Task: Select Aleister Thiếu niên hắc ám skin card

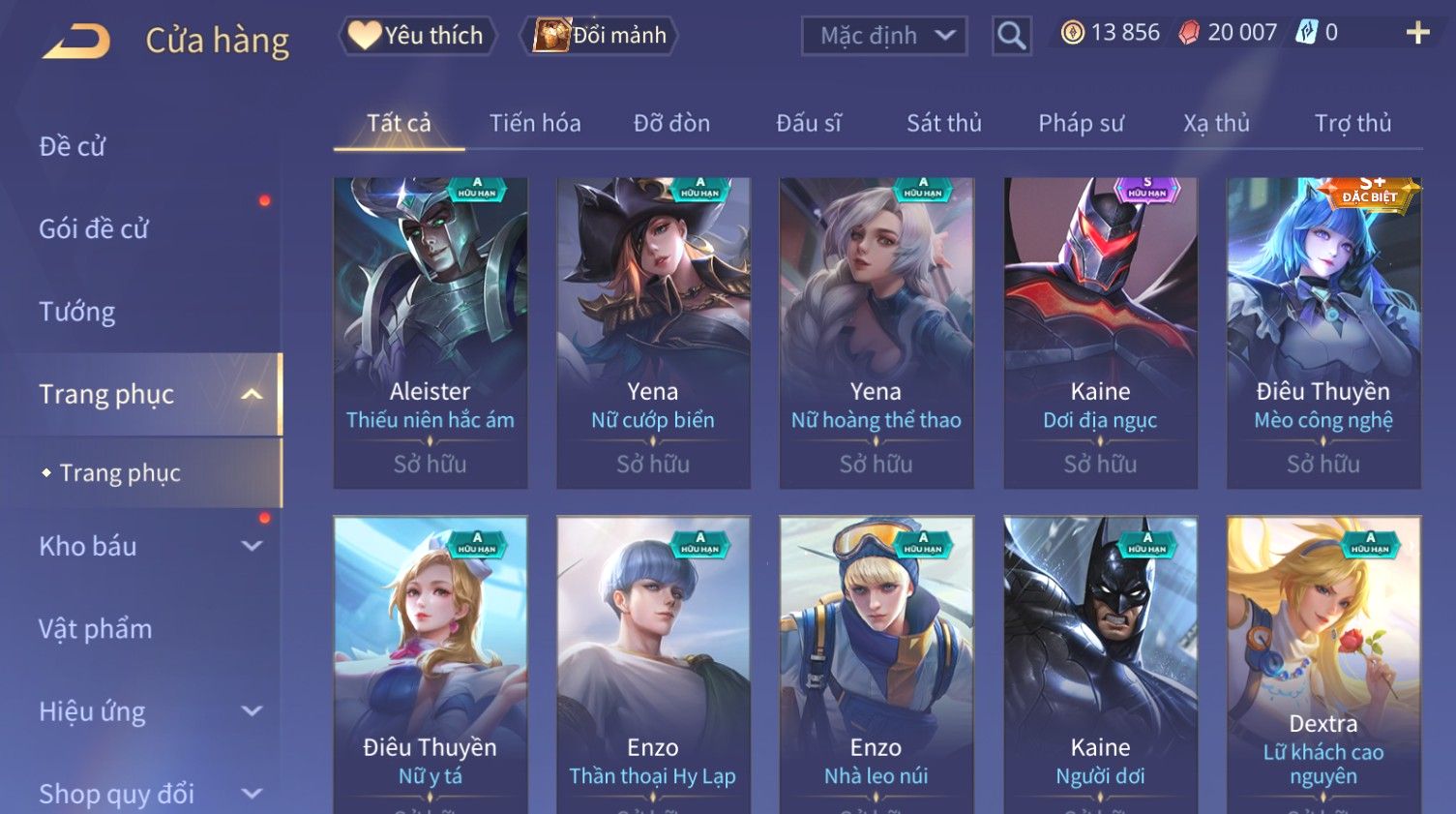Action: 431,332
